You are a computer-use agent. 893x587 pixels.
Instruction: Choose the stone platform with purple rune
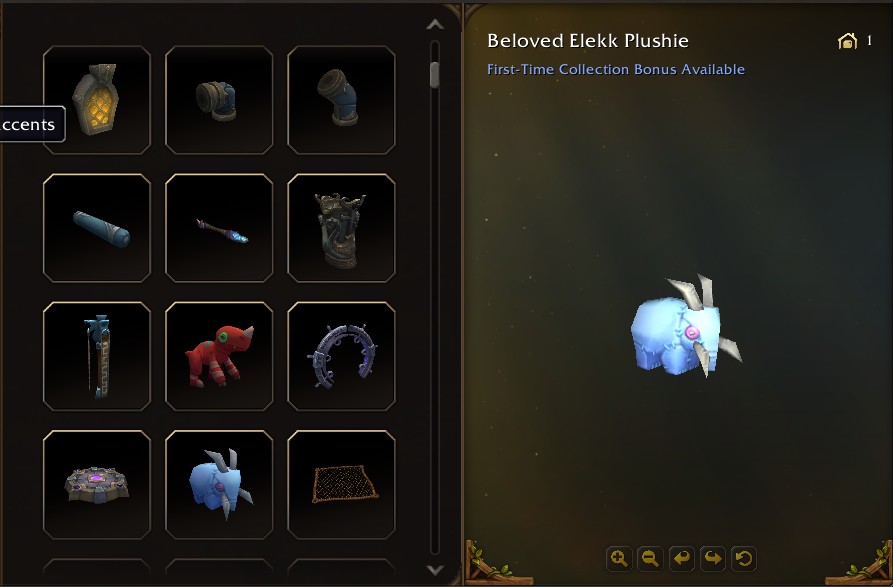click(97, 484)
